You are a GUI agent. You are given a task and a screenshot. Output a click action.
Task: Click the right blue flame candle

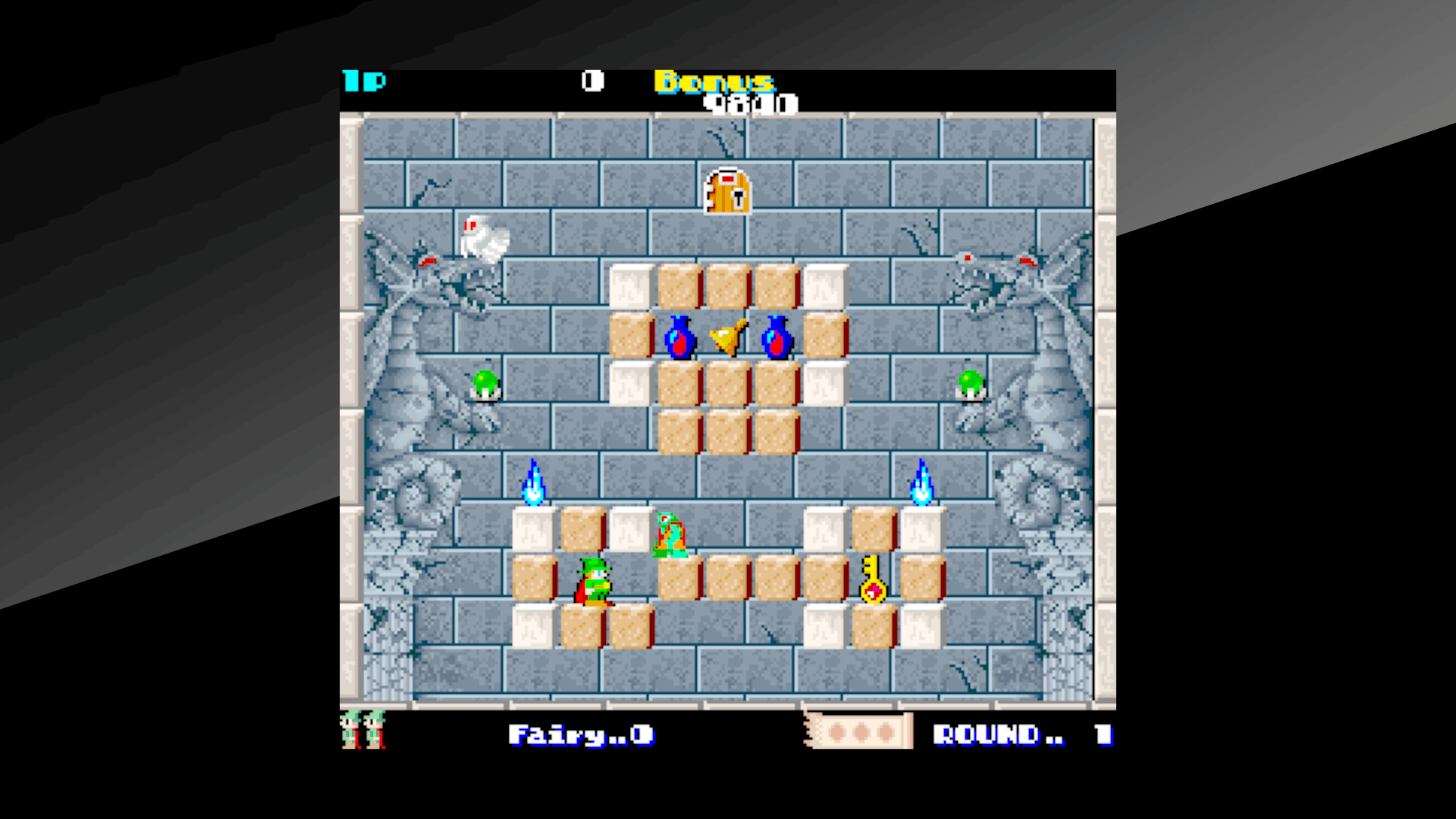coord(921,482)
